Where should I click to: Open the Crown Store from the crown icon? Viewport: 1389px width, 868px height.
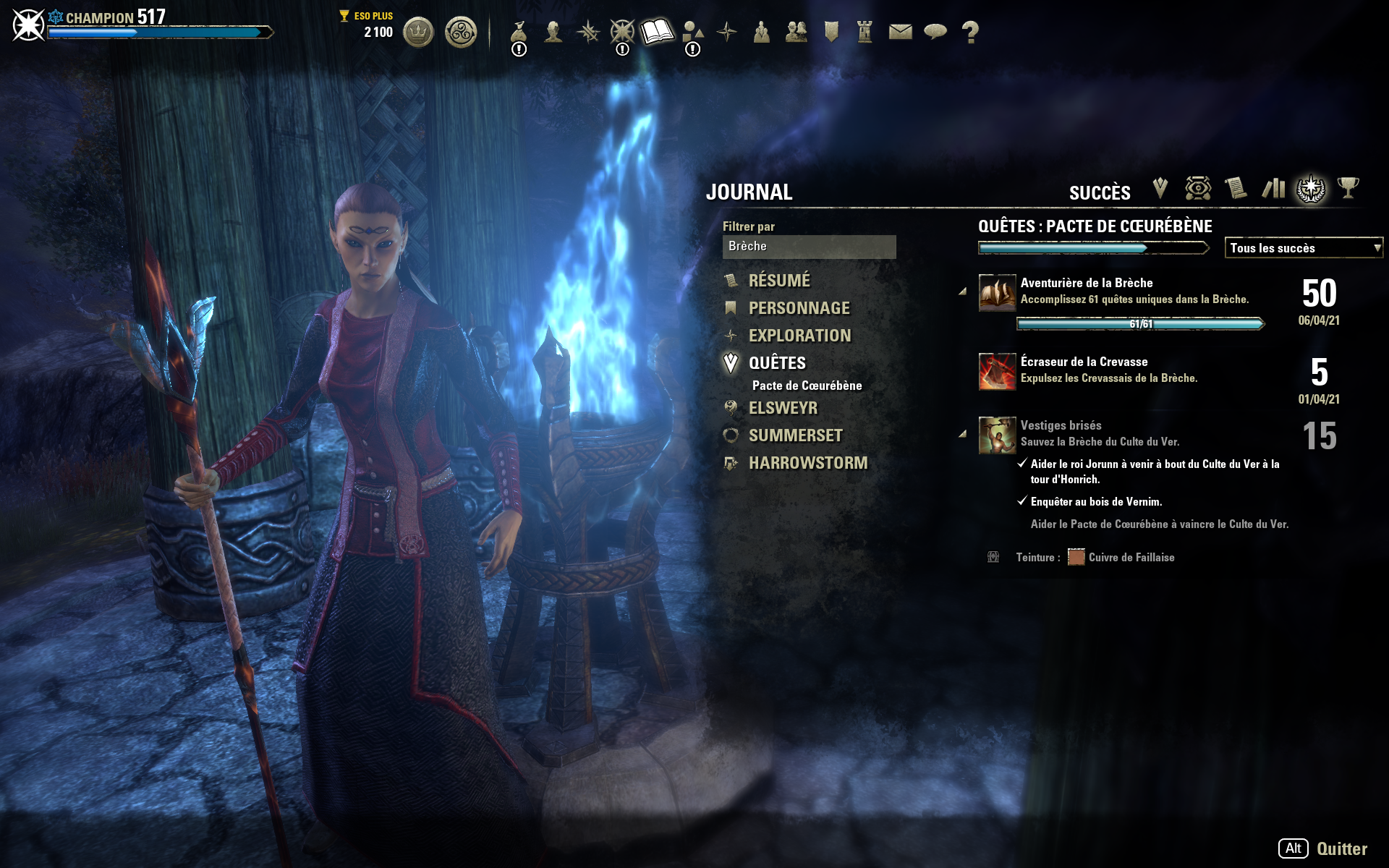[417, 33]
